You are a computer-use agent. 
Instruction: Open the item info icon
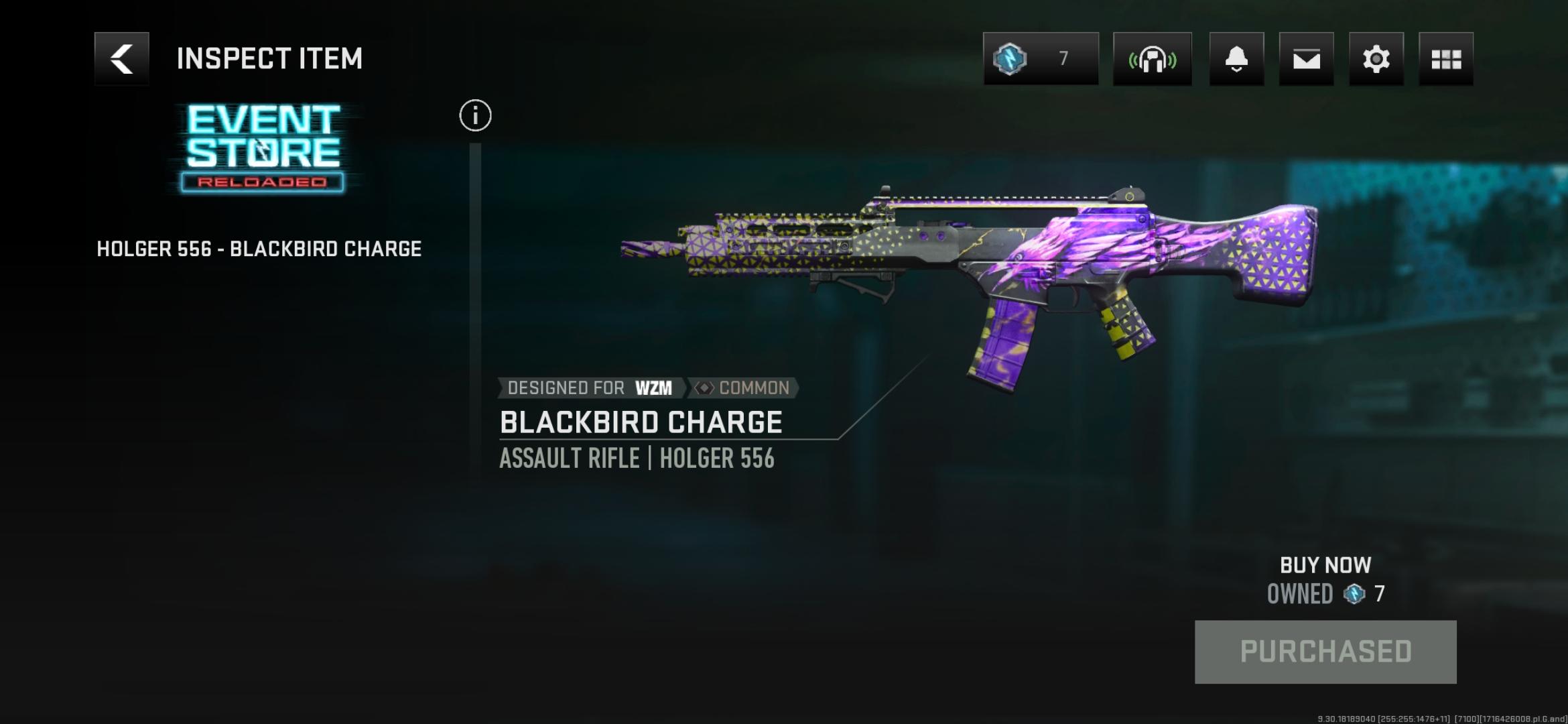coord(475,116)
